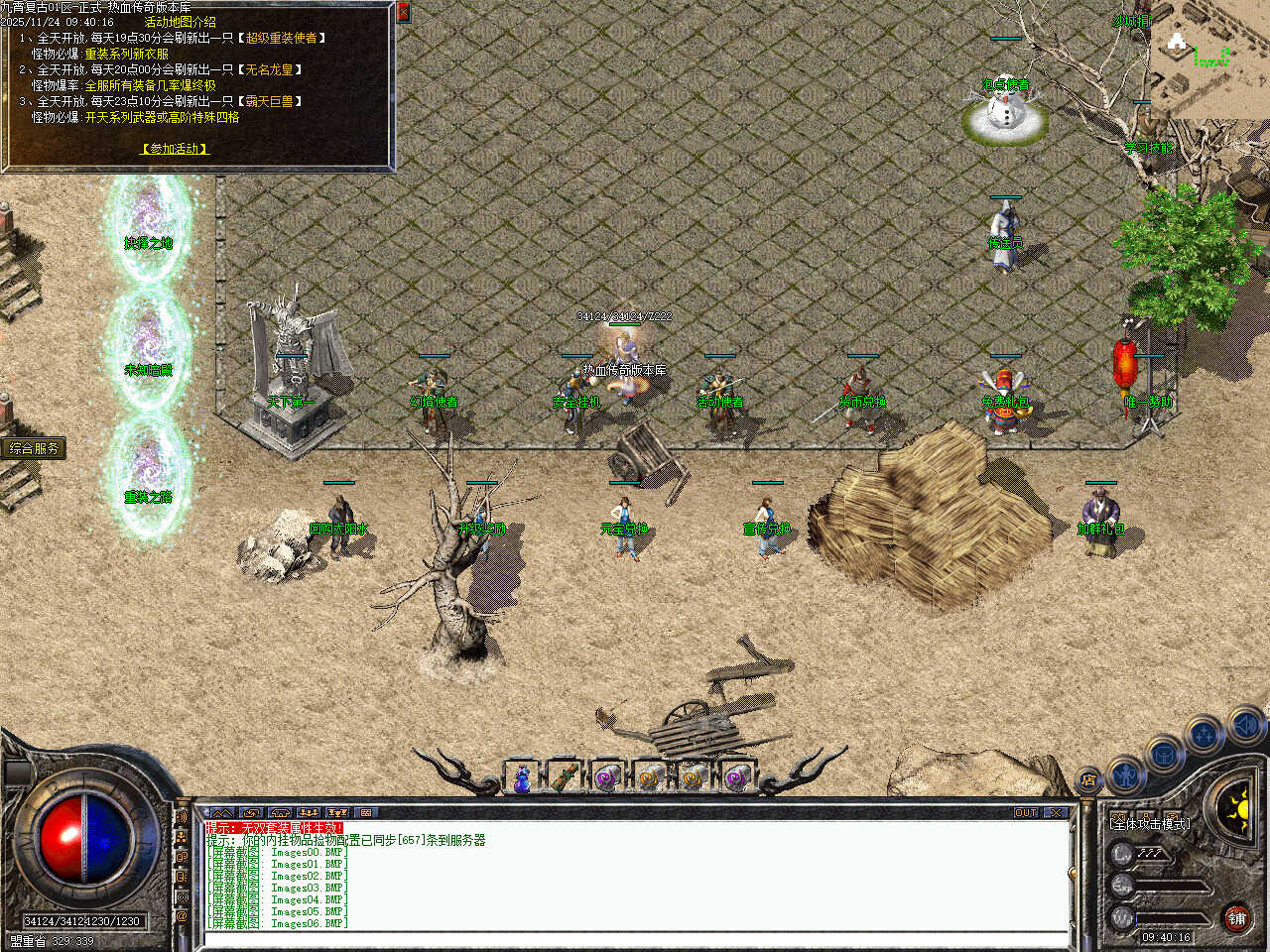Switch the 全体攻击模式 attack mode label
Screen dimensions: 1270x952
click(x=1149, y=823)
